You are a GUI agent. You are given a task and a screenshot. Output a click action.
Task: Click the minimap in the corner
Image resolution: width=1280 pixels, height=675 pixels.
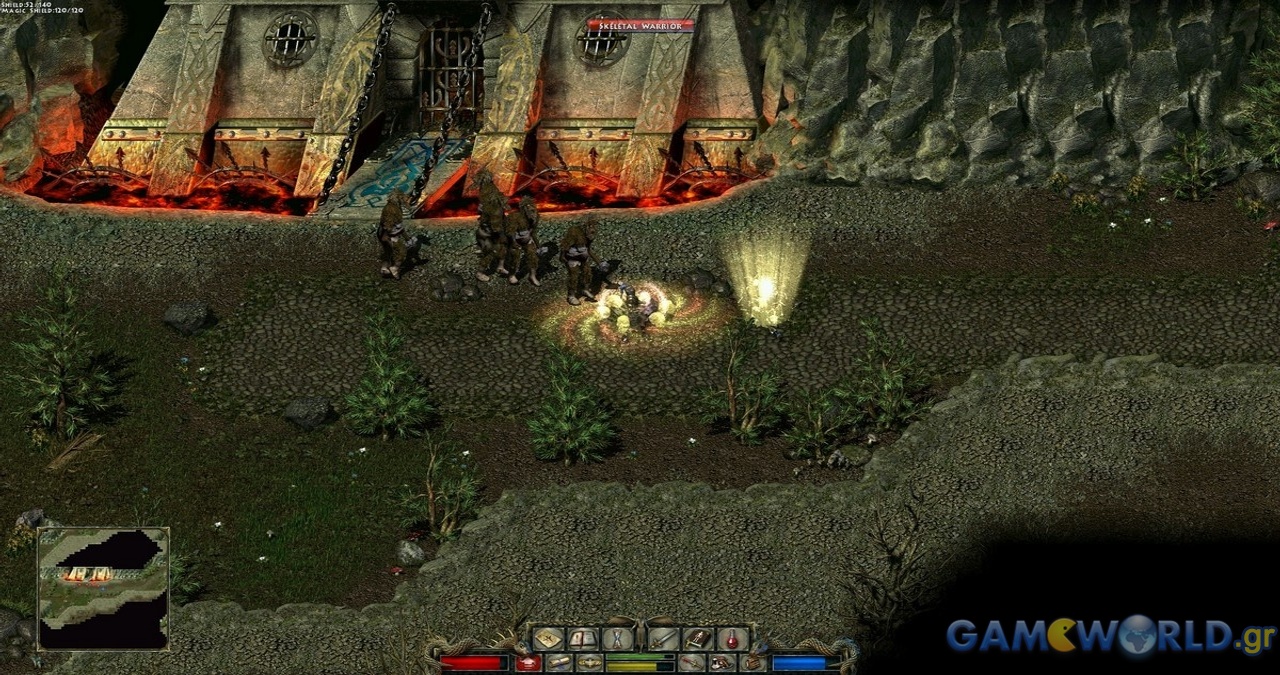coord(103,589)
